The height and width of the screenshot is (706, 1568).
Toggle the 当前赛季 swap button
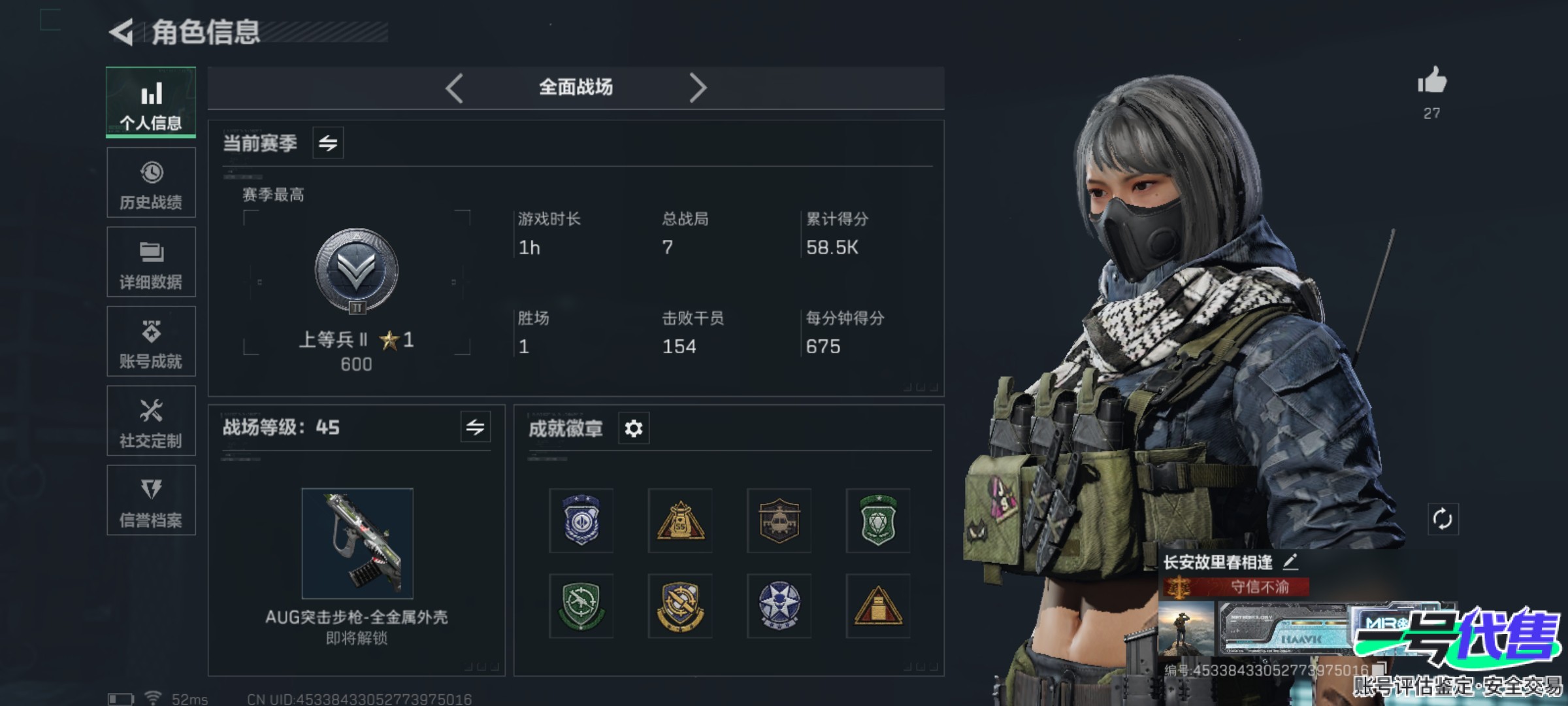(x=328, y=143)
